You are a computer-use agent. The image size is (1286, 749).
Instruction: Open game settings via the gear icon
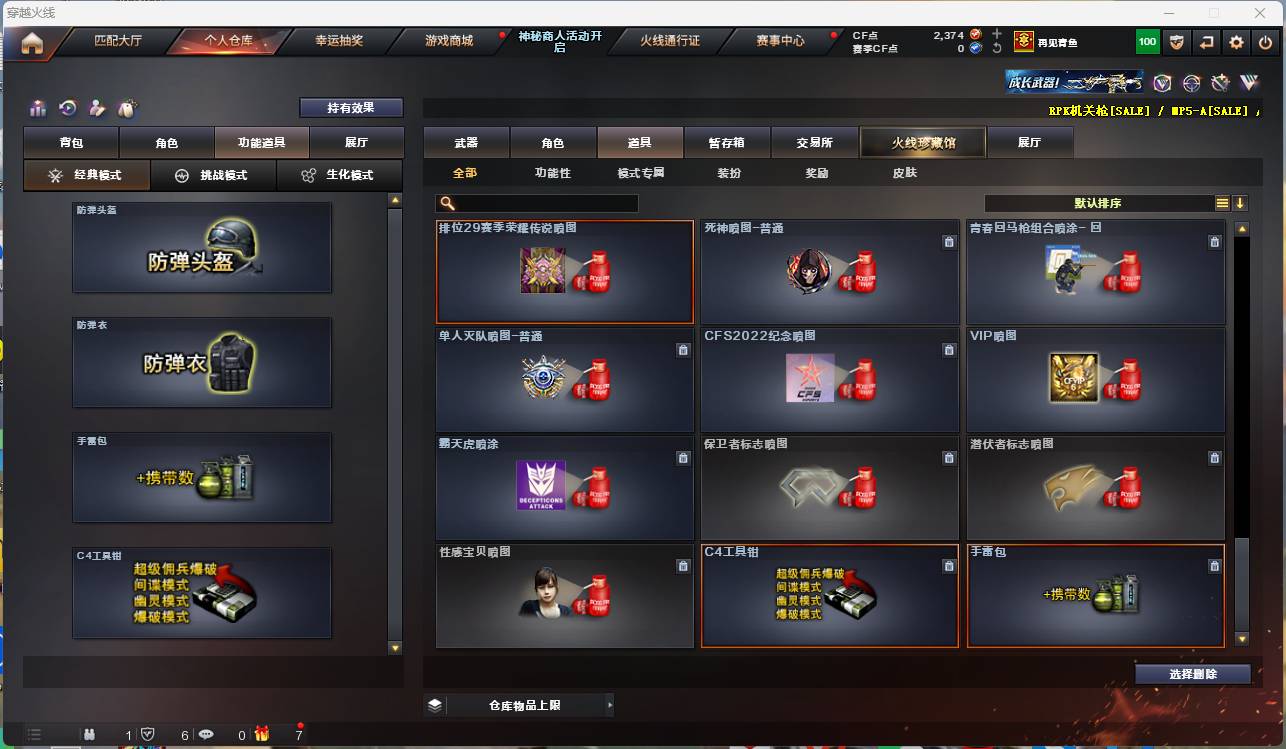[1237, 42]
